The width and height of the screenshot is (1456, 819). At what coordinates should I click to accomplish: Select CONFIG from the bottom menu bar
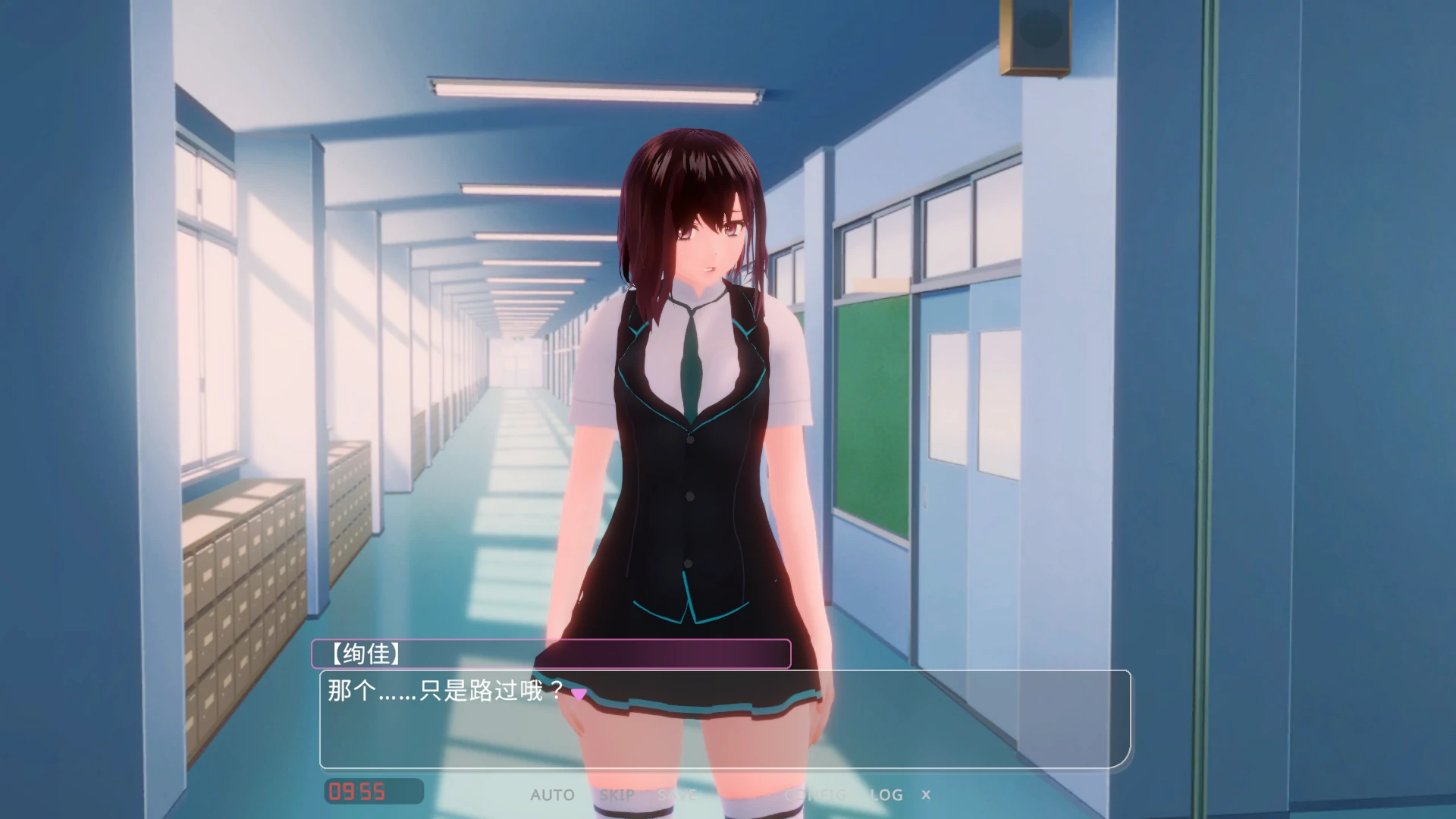815,795
